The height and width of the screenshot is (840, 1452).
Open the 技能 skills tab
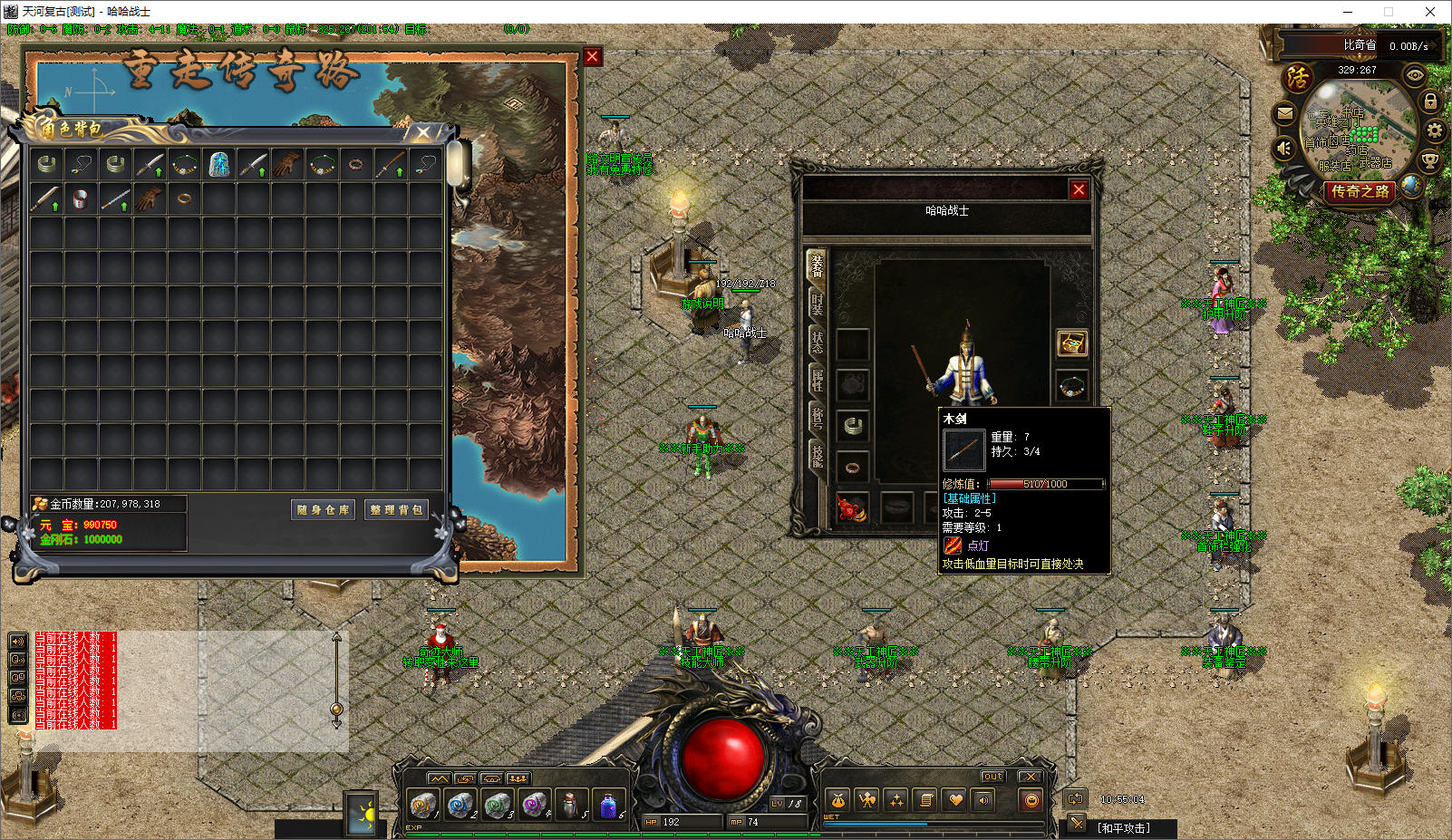click(817, 456)
